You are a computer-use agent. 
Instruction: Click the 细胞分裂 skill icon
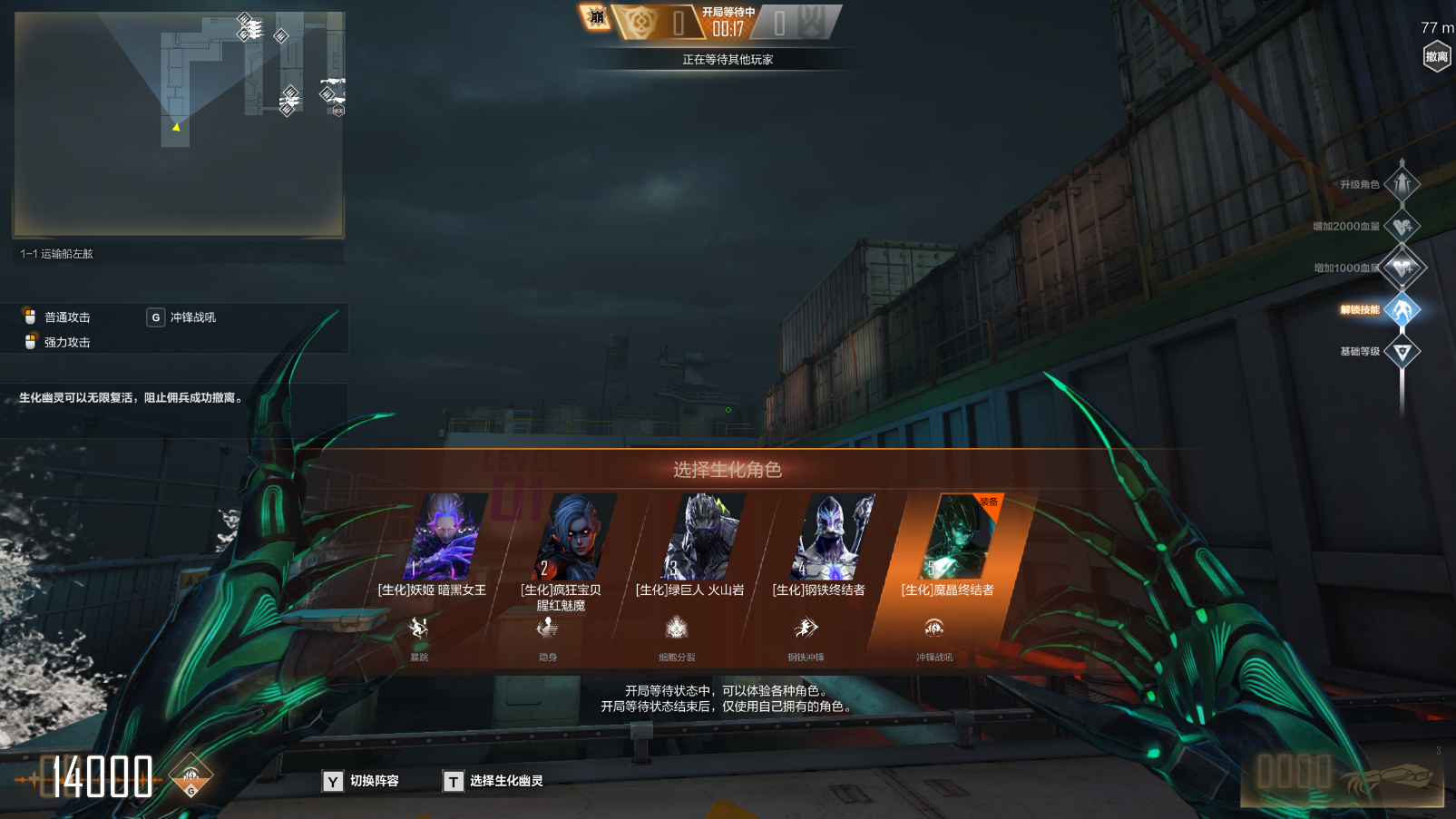pos(677,628)
